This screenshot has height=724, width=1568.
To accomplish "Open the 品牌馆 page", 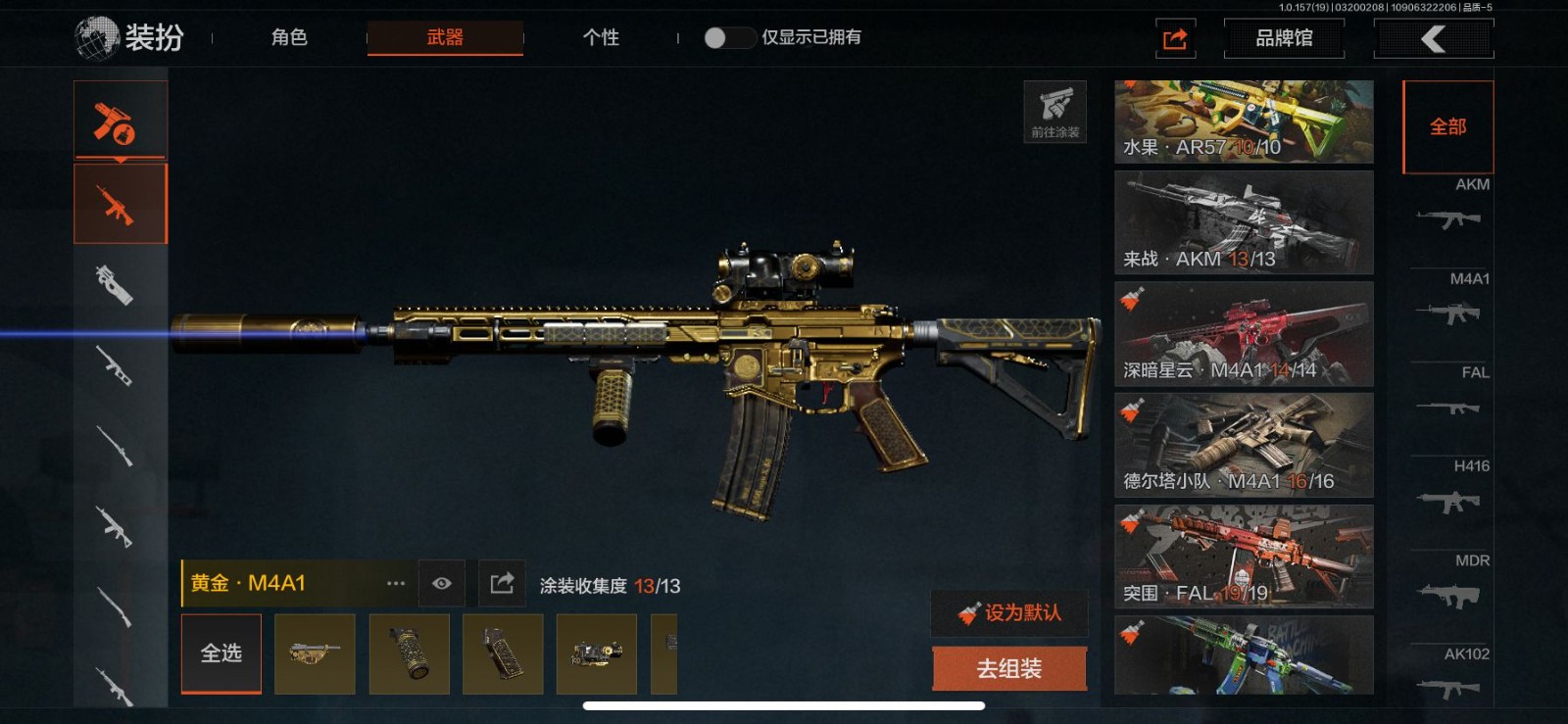I will pos(1284,38).
